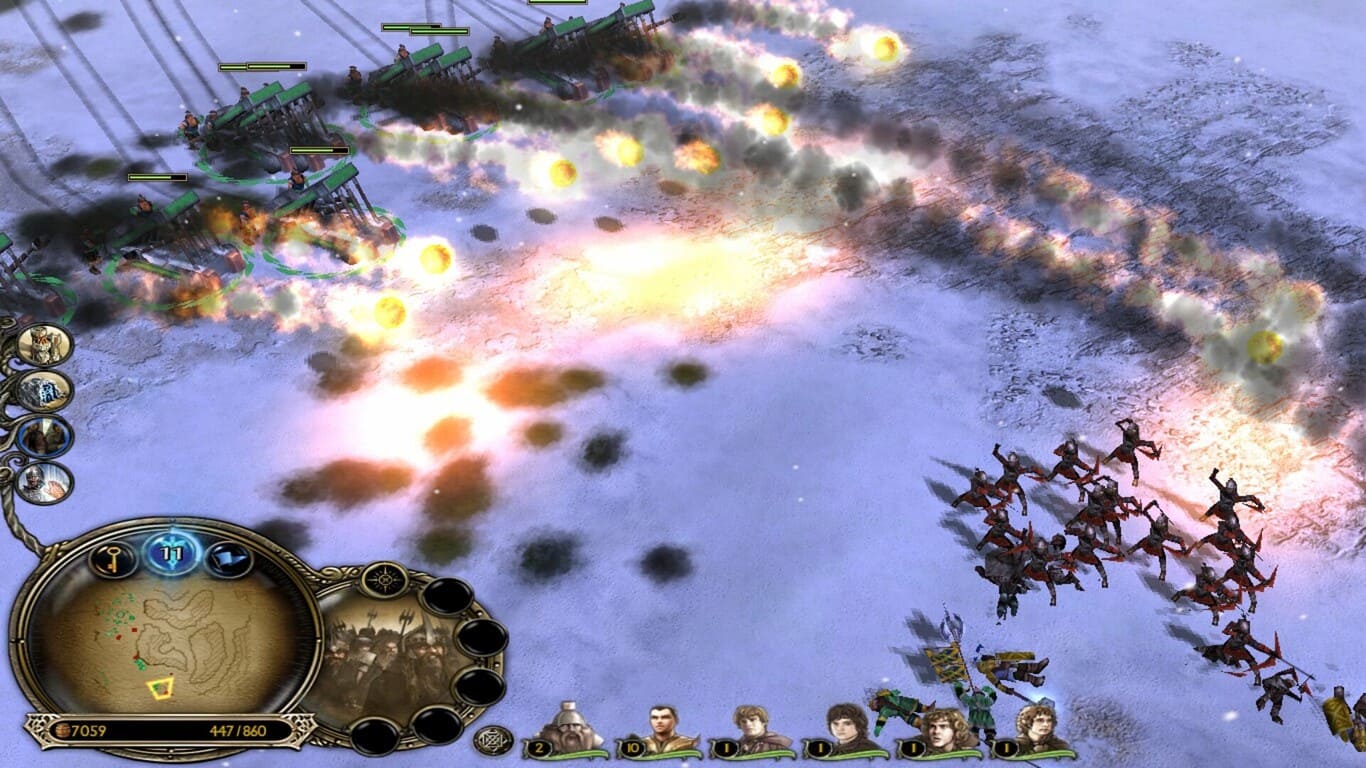Activate the blue flag beacon button
This screenshot has height=768, width=1366.
tap(228, 559)
